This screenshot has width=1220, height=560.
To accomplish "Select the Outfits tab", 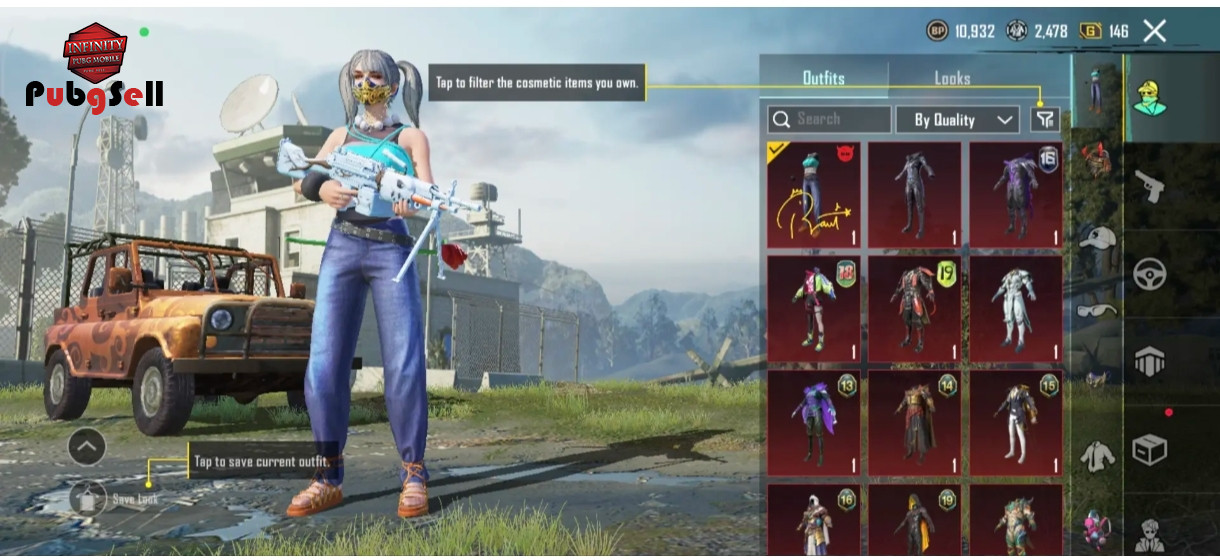I will (823, 78).
